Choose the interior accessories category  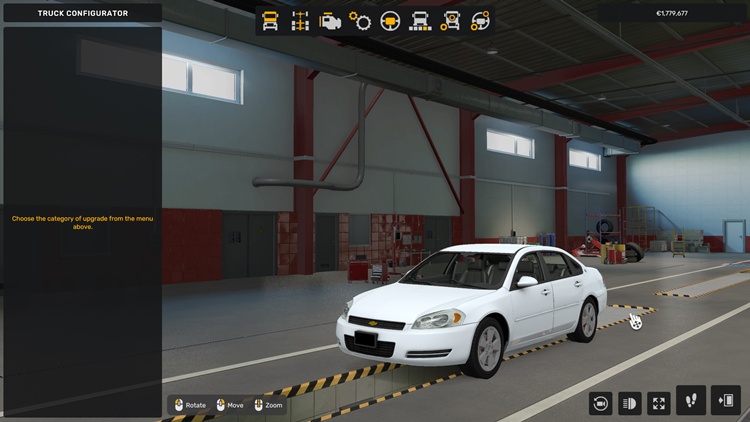click(x=481, y=21)
